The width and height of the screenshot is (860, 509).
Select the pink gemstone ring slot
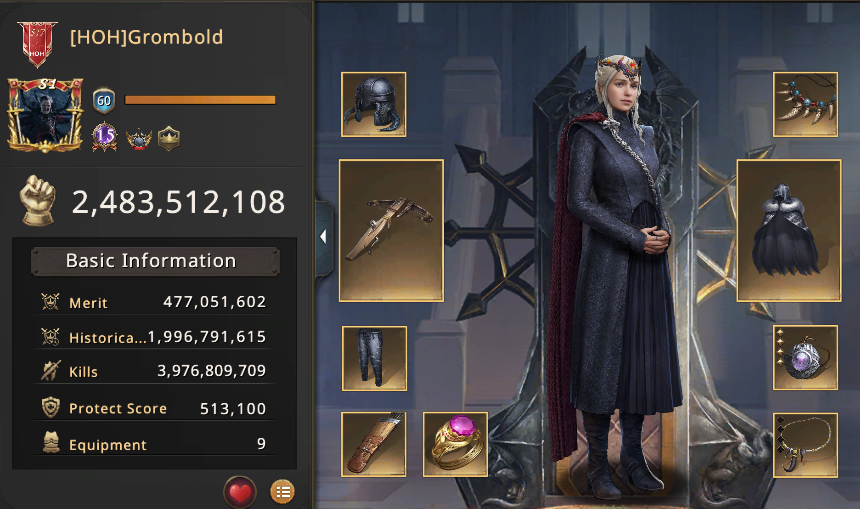tap(455, 443)
